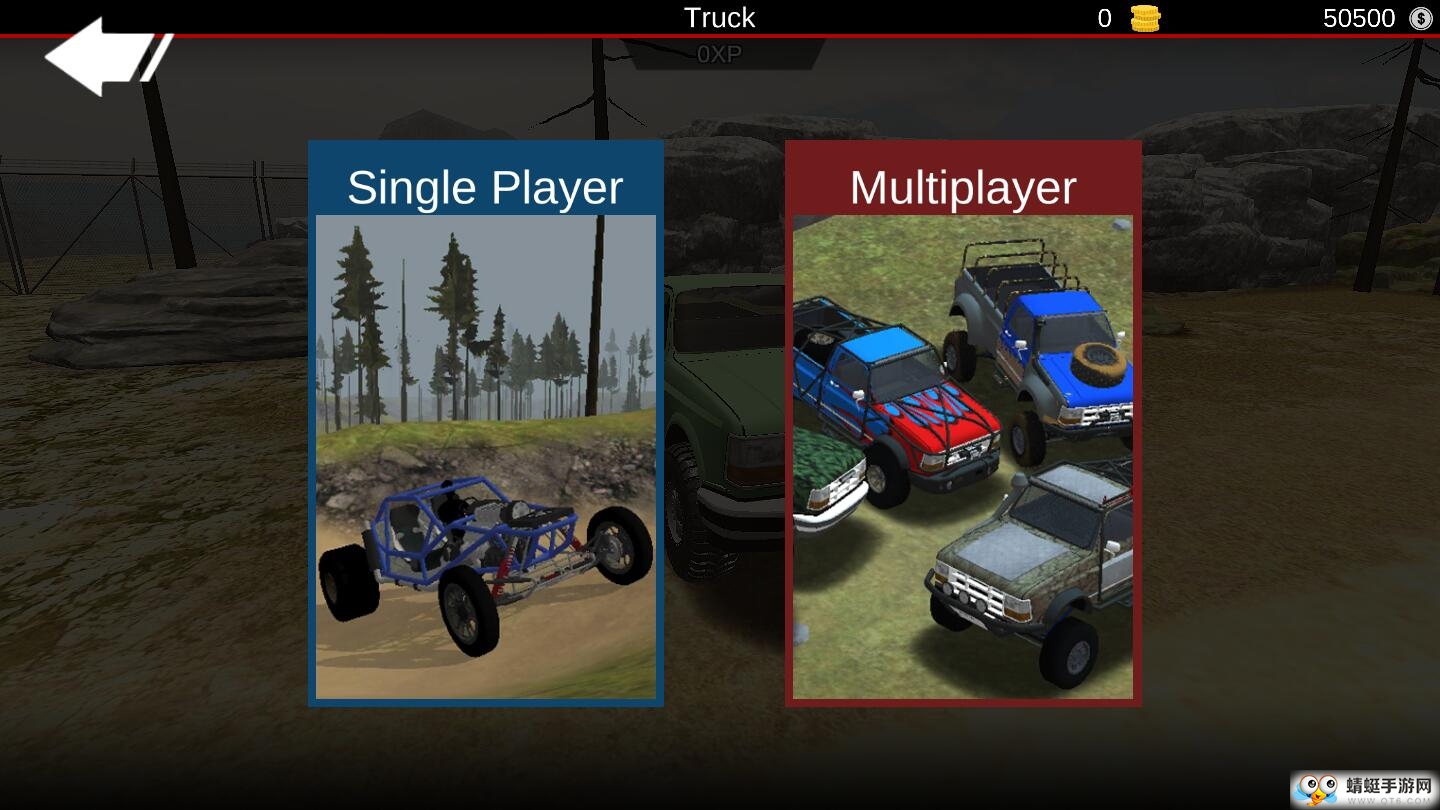Tap the gold coins stack icon
This screenshot has height=810, width=1440.
tap(1145, 18)
